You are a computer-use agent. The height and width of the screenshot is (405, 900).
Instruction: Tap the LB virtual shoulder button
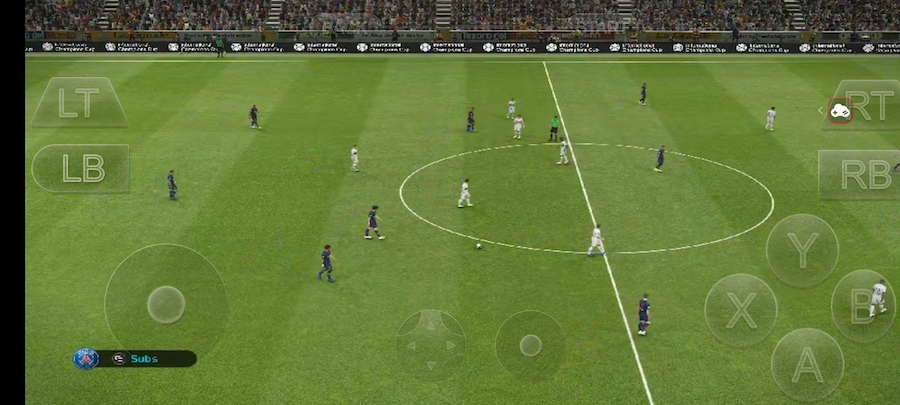pos(81,168)
